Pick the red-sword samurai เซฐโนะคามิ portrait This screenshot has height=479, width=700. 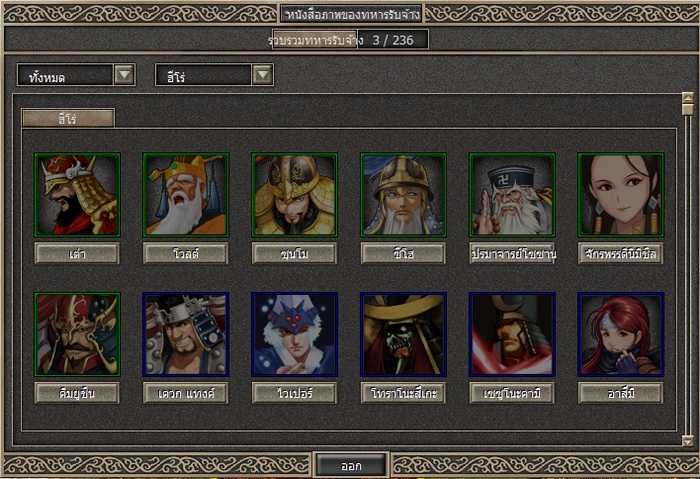tap(512, 334)
